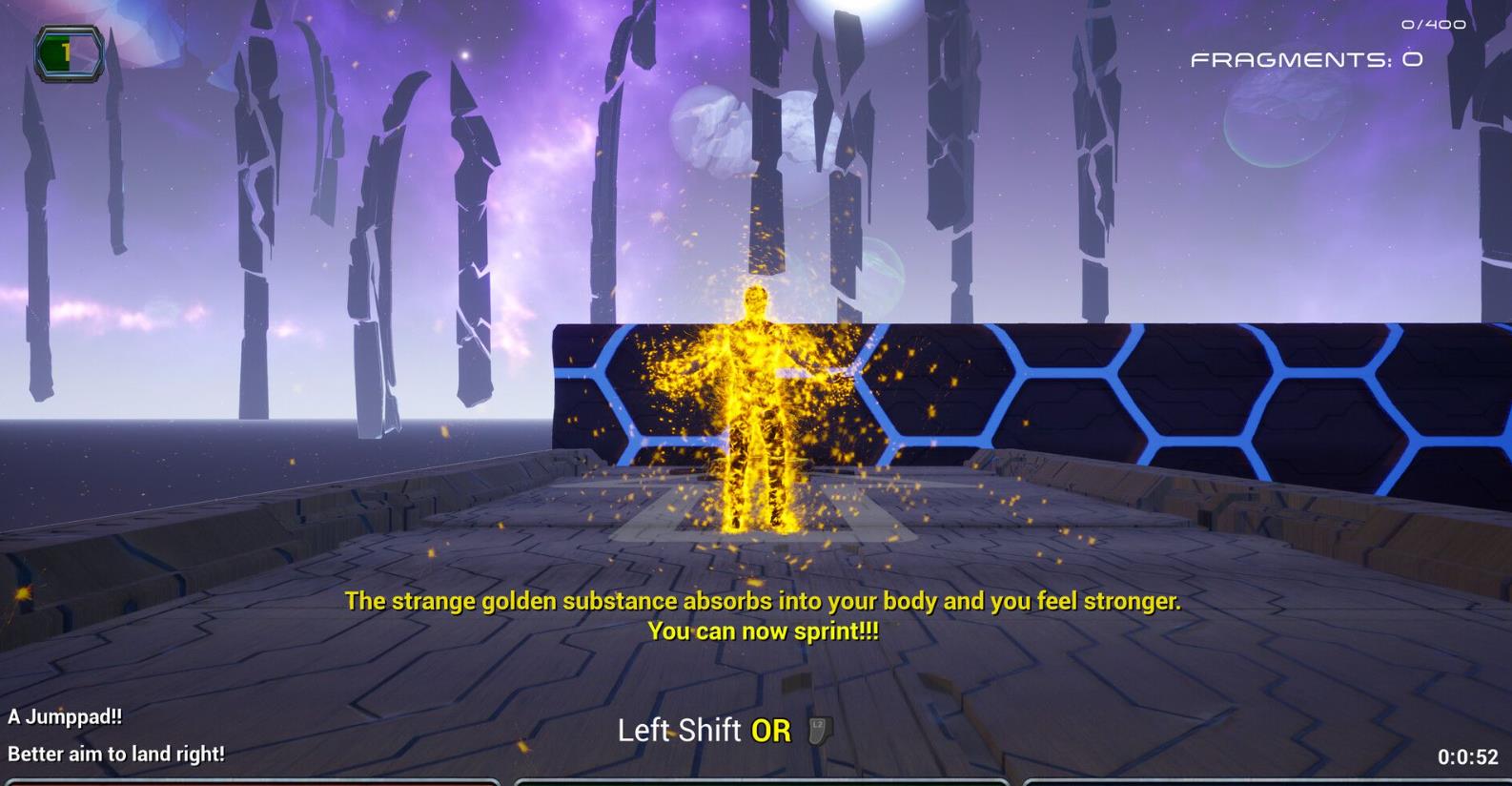Click the 0/400 progress counter

point(1432,24)
